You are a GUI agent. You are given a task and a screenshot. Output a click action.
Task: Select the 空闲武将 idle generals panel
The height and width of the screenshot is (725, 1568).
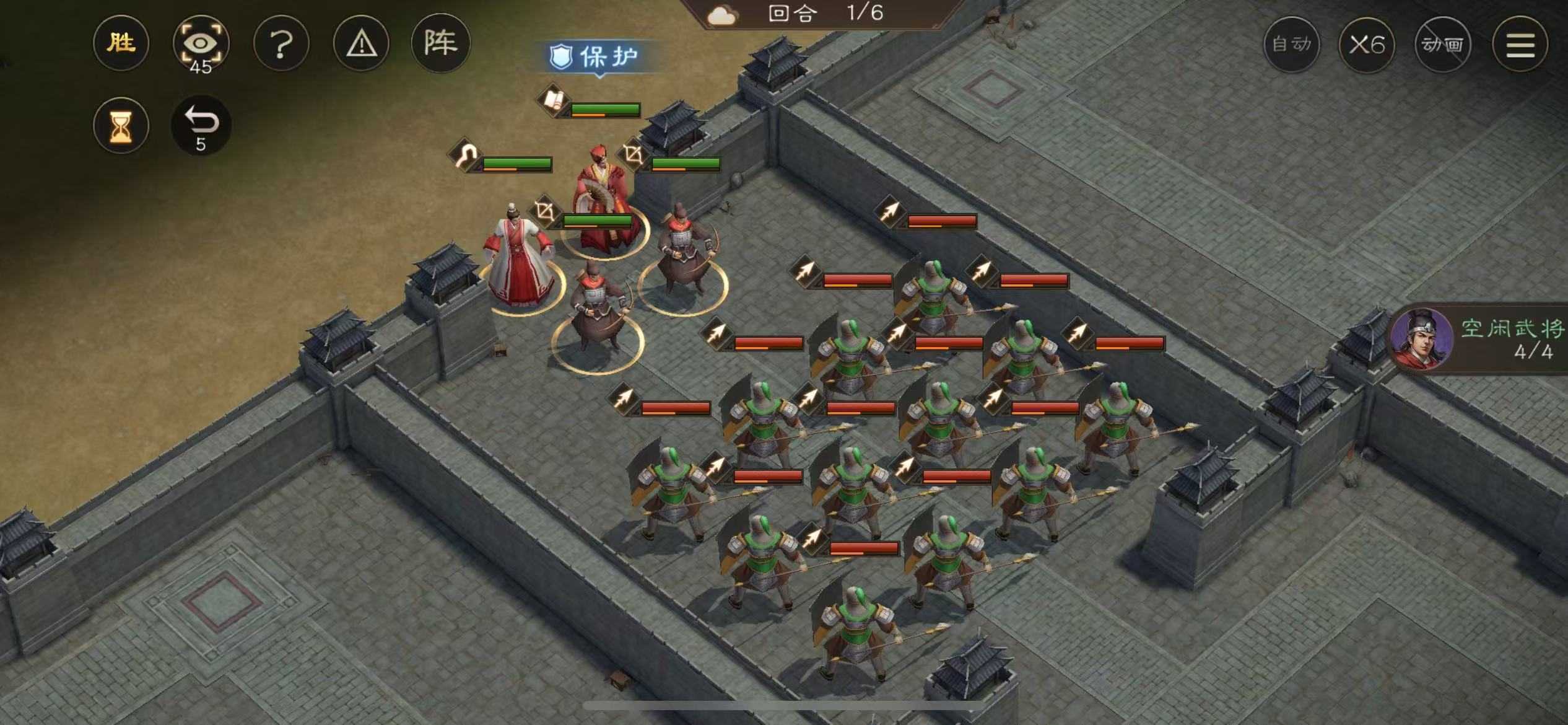[x=1480, y=338]
